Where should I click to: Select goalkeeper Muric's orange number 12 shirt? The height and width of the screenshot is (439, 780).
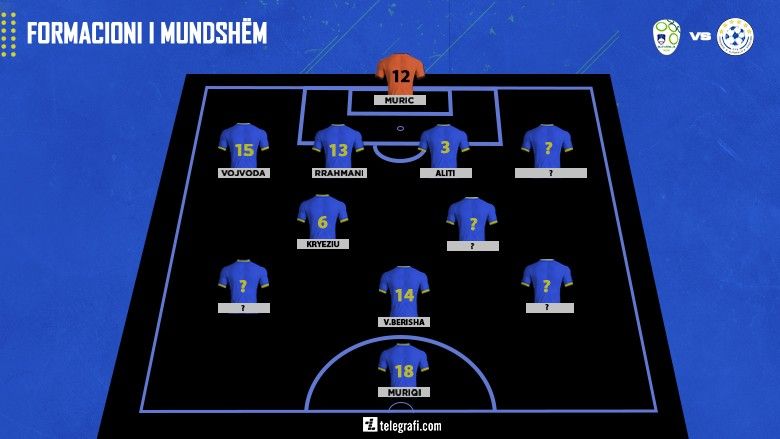(x=400, y=74)
